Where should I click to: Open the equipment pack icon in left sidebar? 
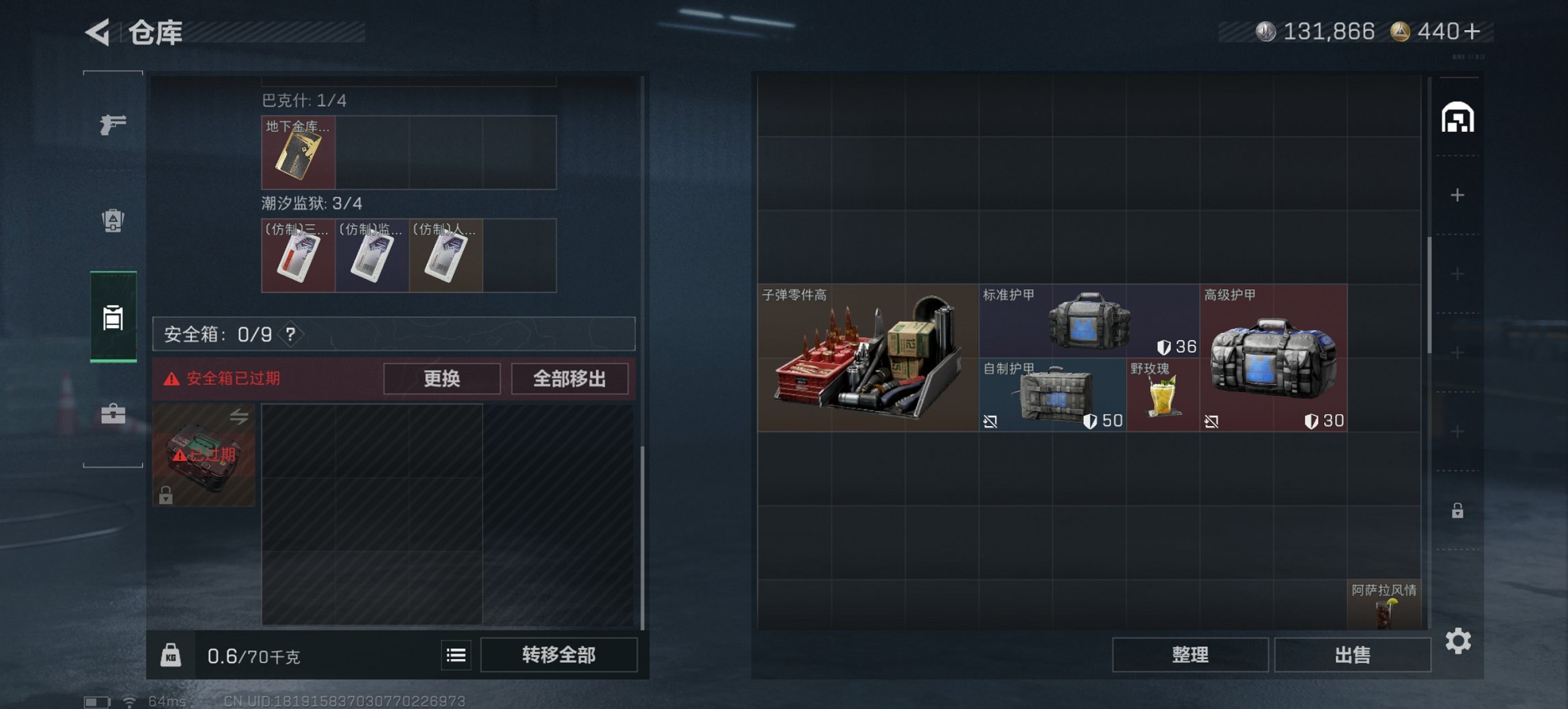tap(113, 219)
